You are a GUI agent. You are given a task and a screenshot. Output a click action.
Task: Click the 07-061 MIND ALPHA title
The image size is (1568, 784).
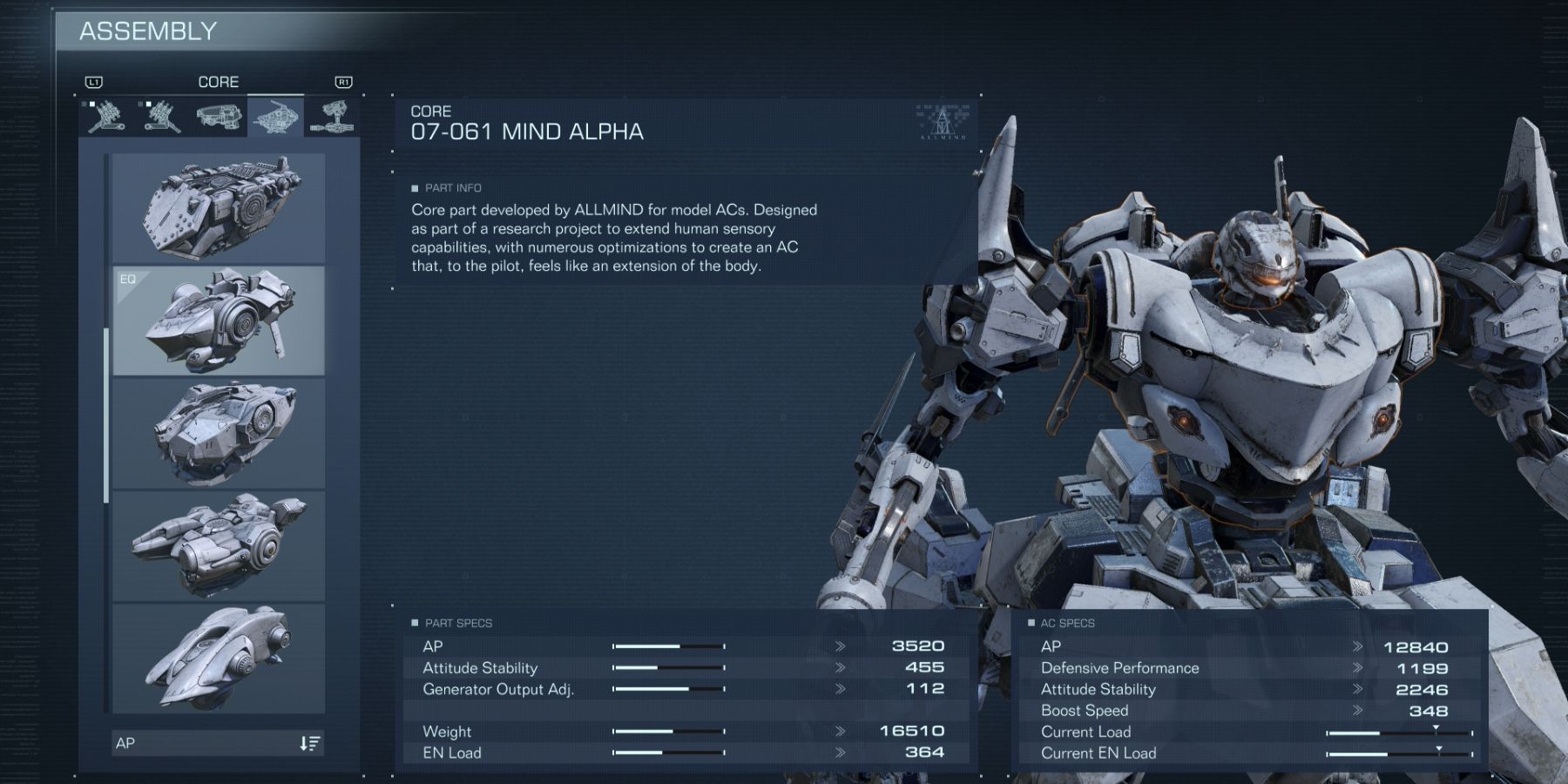coord(526,132)
